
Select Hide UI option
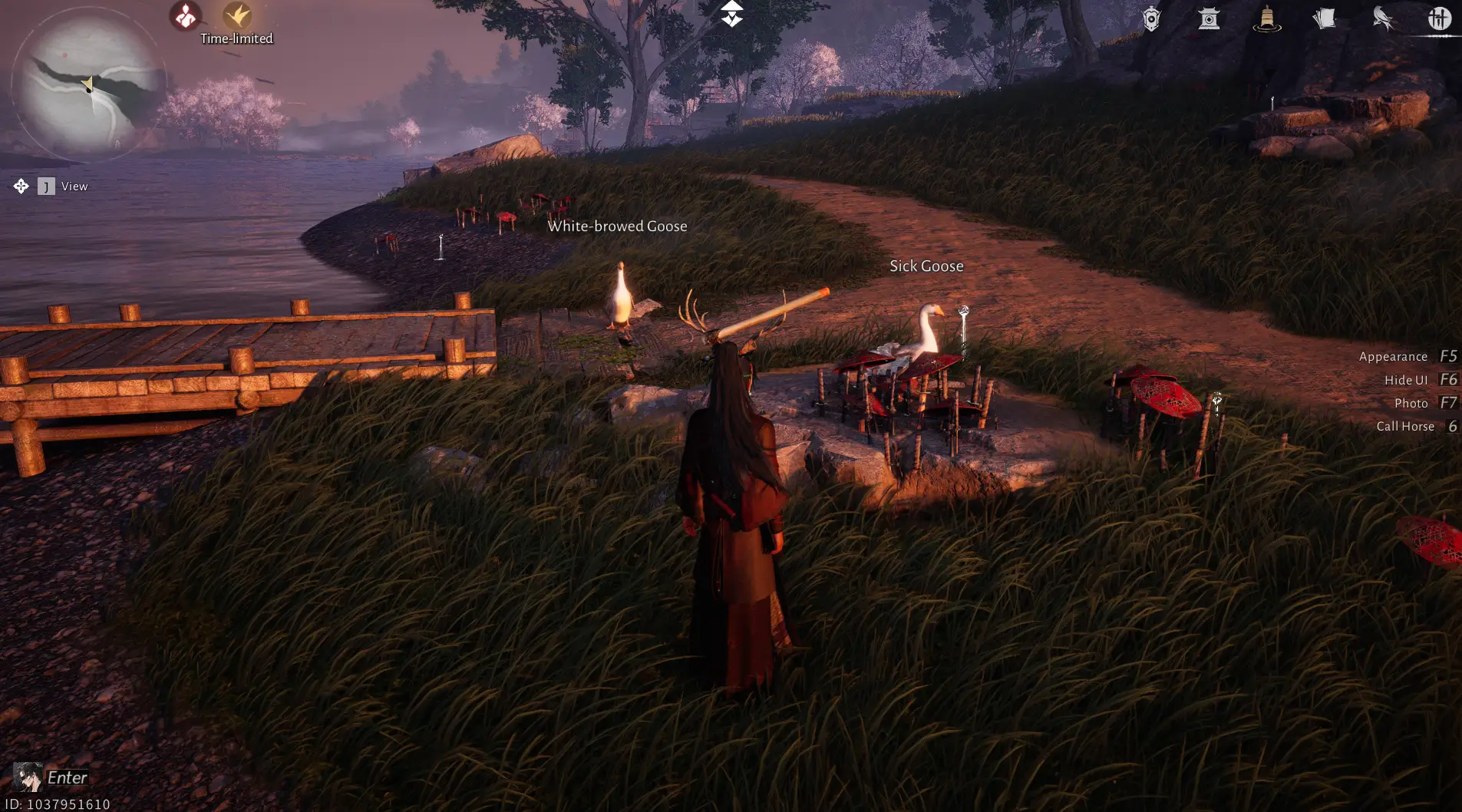pos(1406,380)
